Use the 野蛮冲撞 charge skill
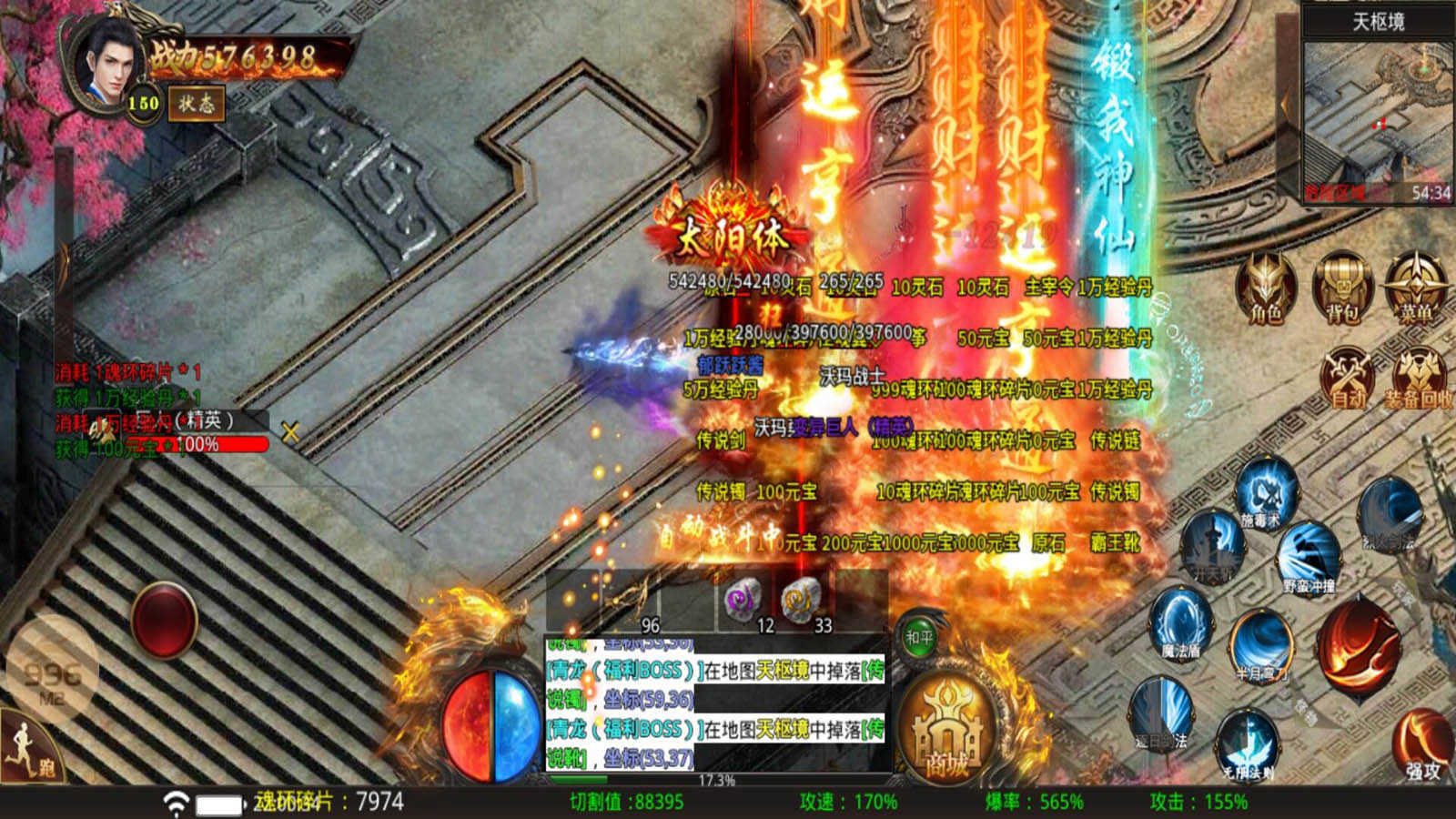1456x819 pixels. tap(1309, 557)
